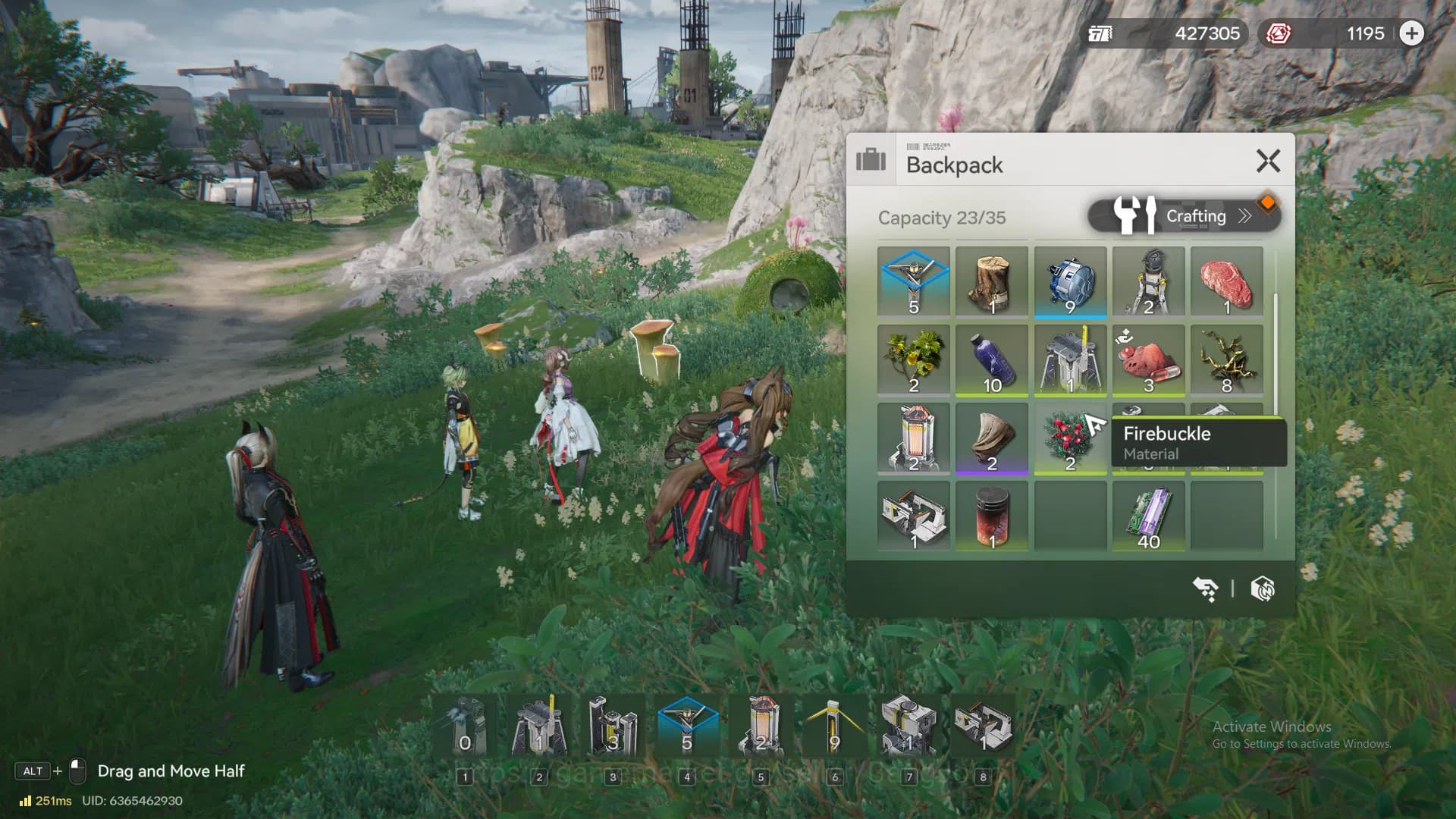This screenshot has height=819, width=1456.
Task: Open the Crafting panel
Action: click(x=1197, y=216)
